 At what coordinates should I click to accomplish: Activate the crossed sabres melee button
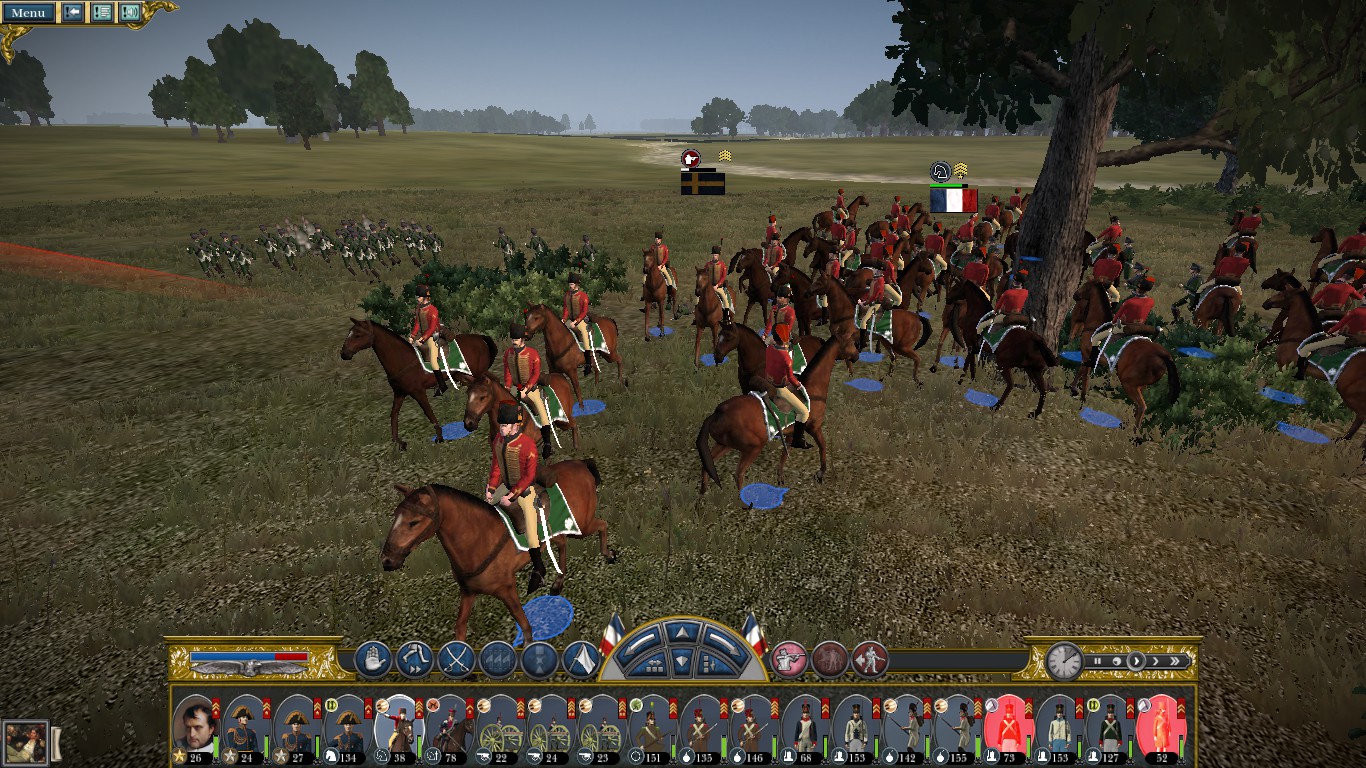click(456, 660)
